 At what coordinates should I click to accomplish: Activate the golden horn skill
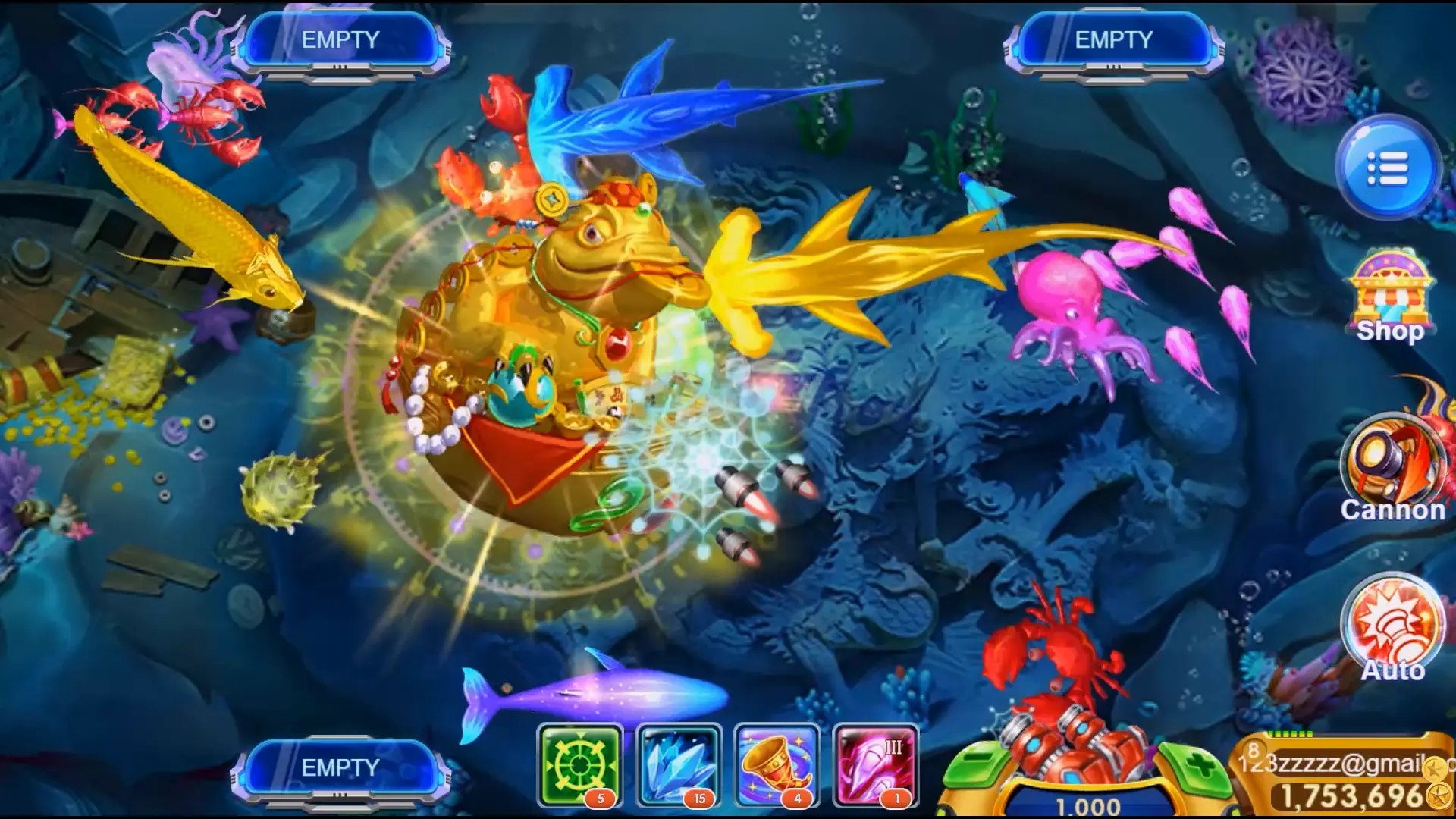pos(777,764)
